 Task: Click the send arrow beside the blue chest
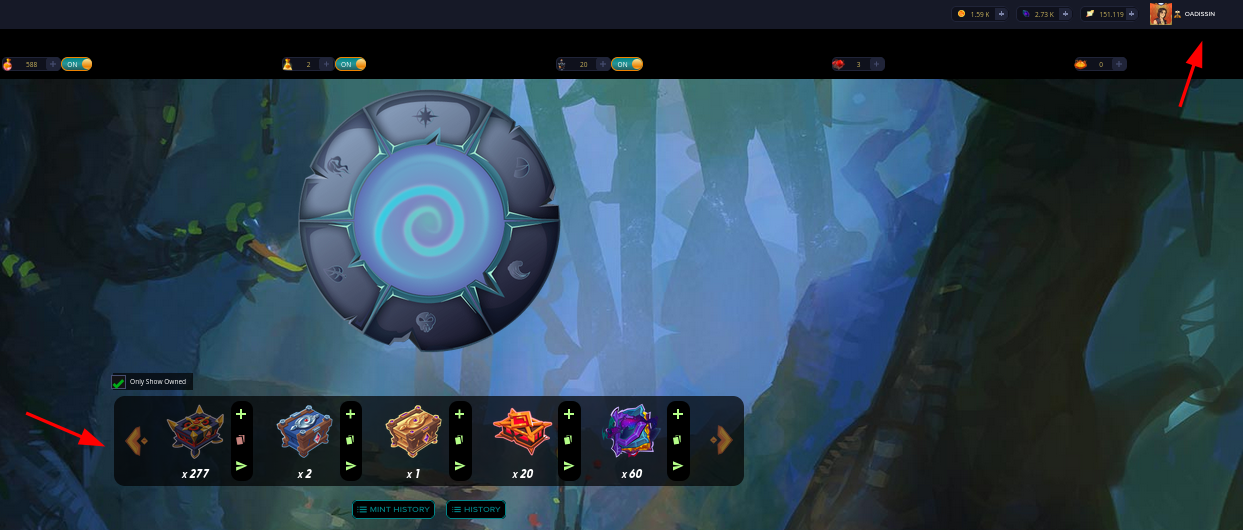(350, 465)
